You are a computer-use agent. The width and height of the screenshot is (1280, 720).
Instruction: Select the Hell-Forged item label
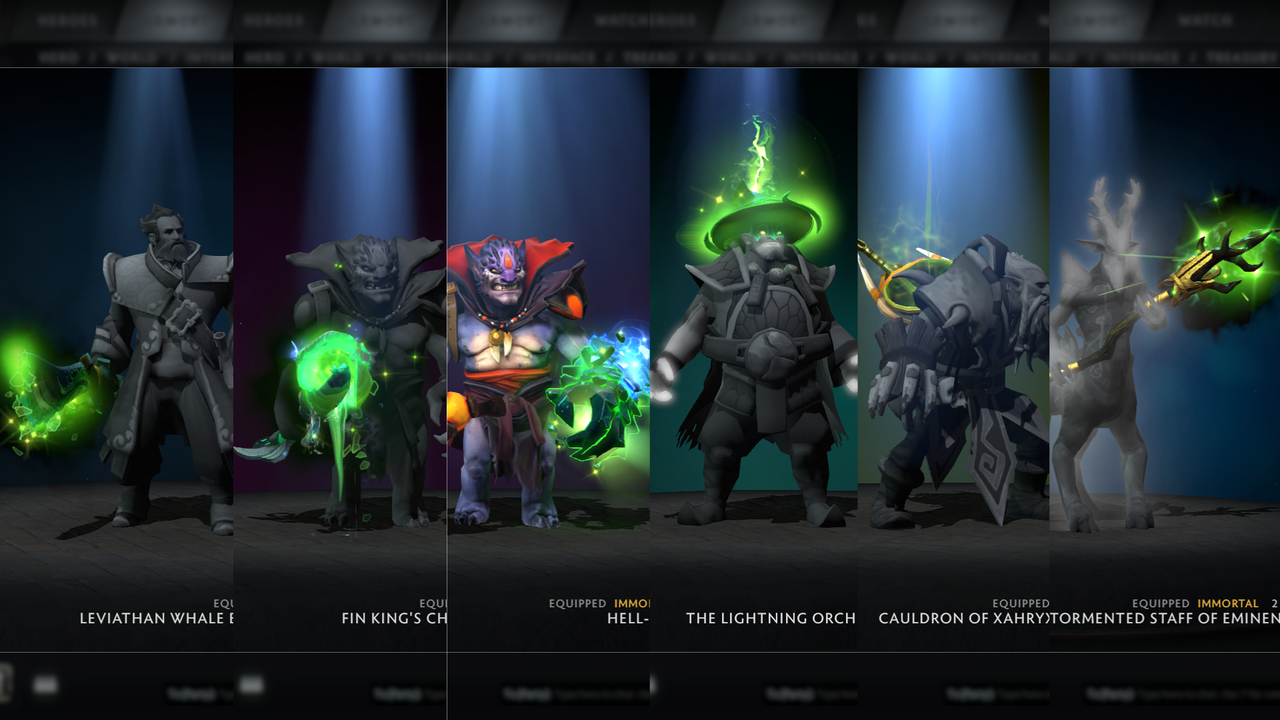point(630,618)
